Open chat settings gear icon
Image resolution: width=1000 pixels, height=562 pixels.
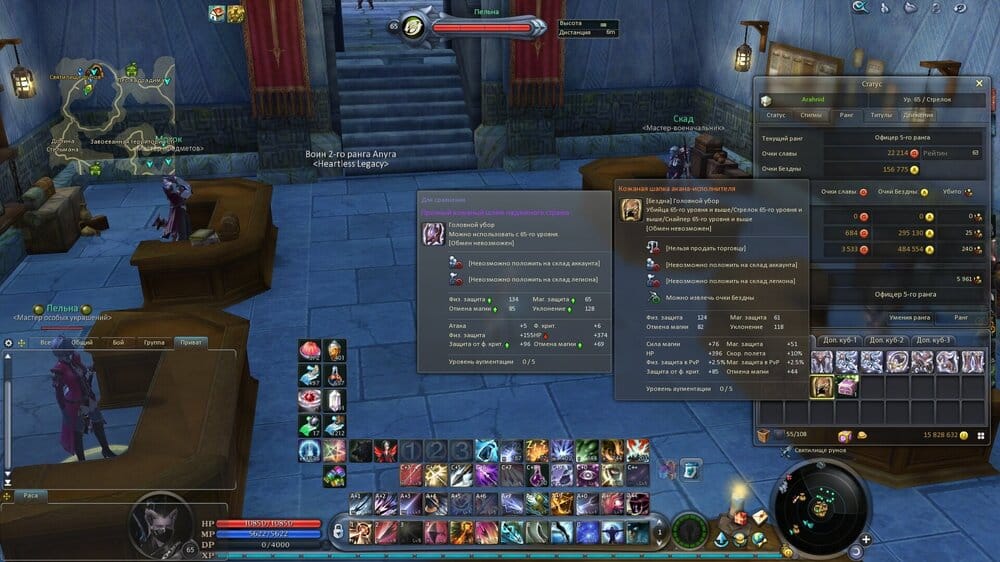pos(9,342)
